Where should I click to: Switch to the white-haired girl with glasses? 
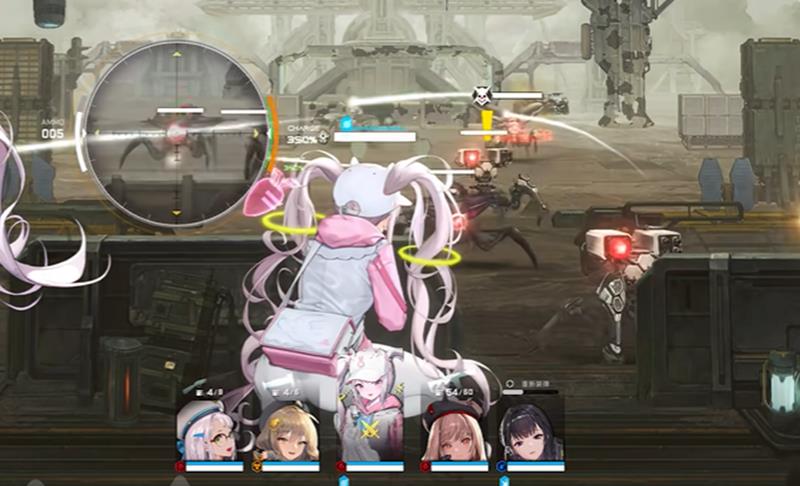click(x=210, y=430)
